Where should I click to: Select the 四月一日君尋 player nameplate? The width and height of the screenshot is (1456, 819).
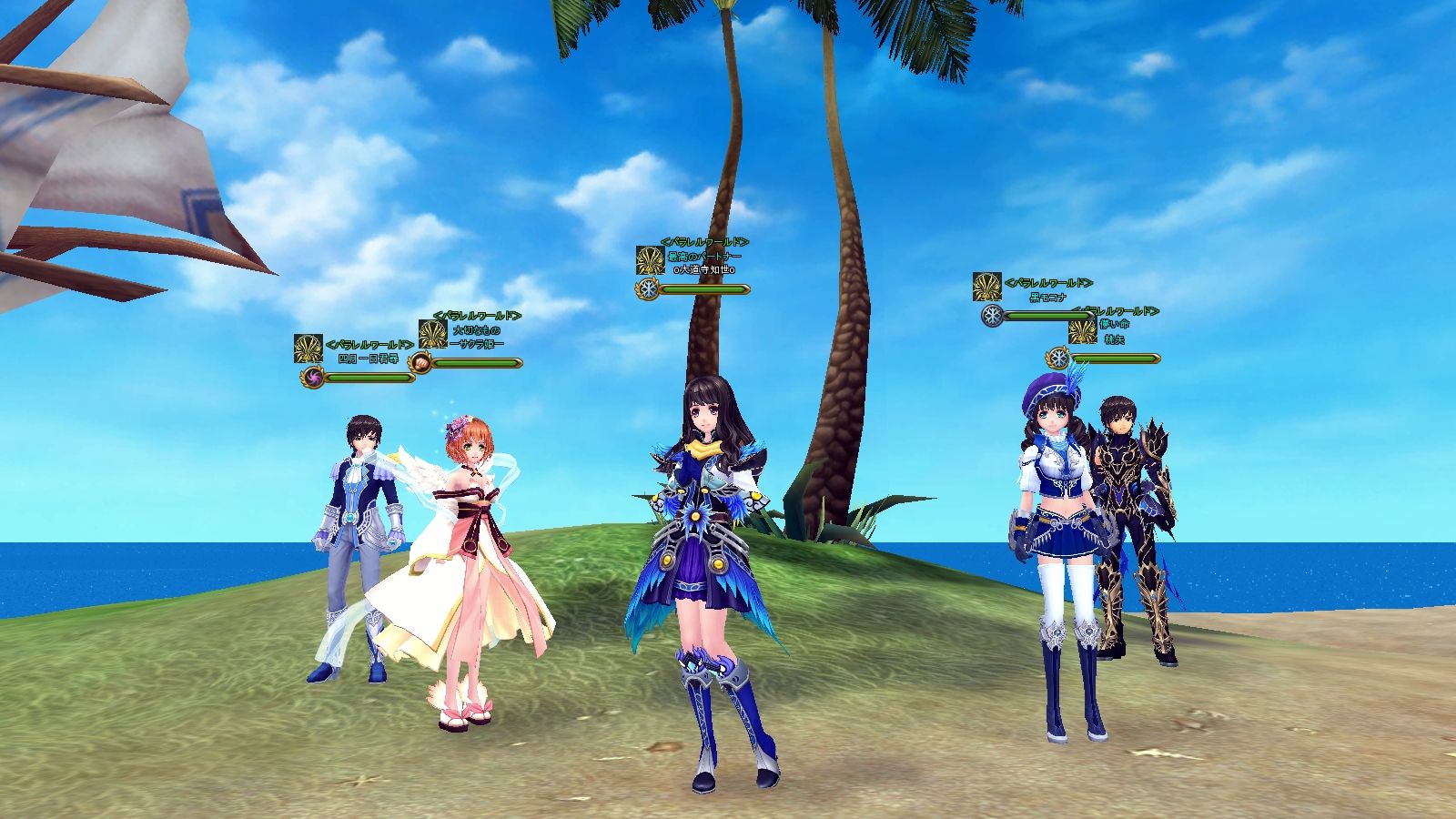(x=368, y=359)
